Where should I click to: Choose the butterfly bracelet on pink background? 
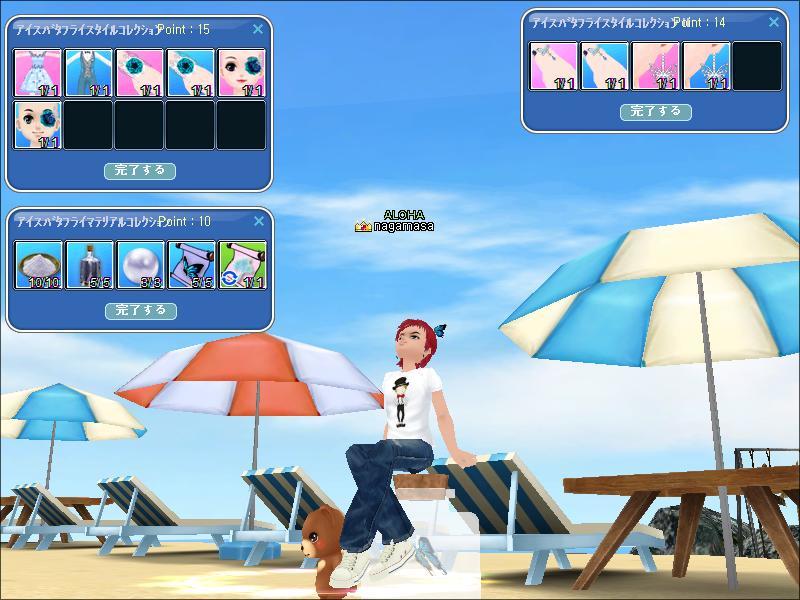pyautogui.click(x=554, y=66)
